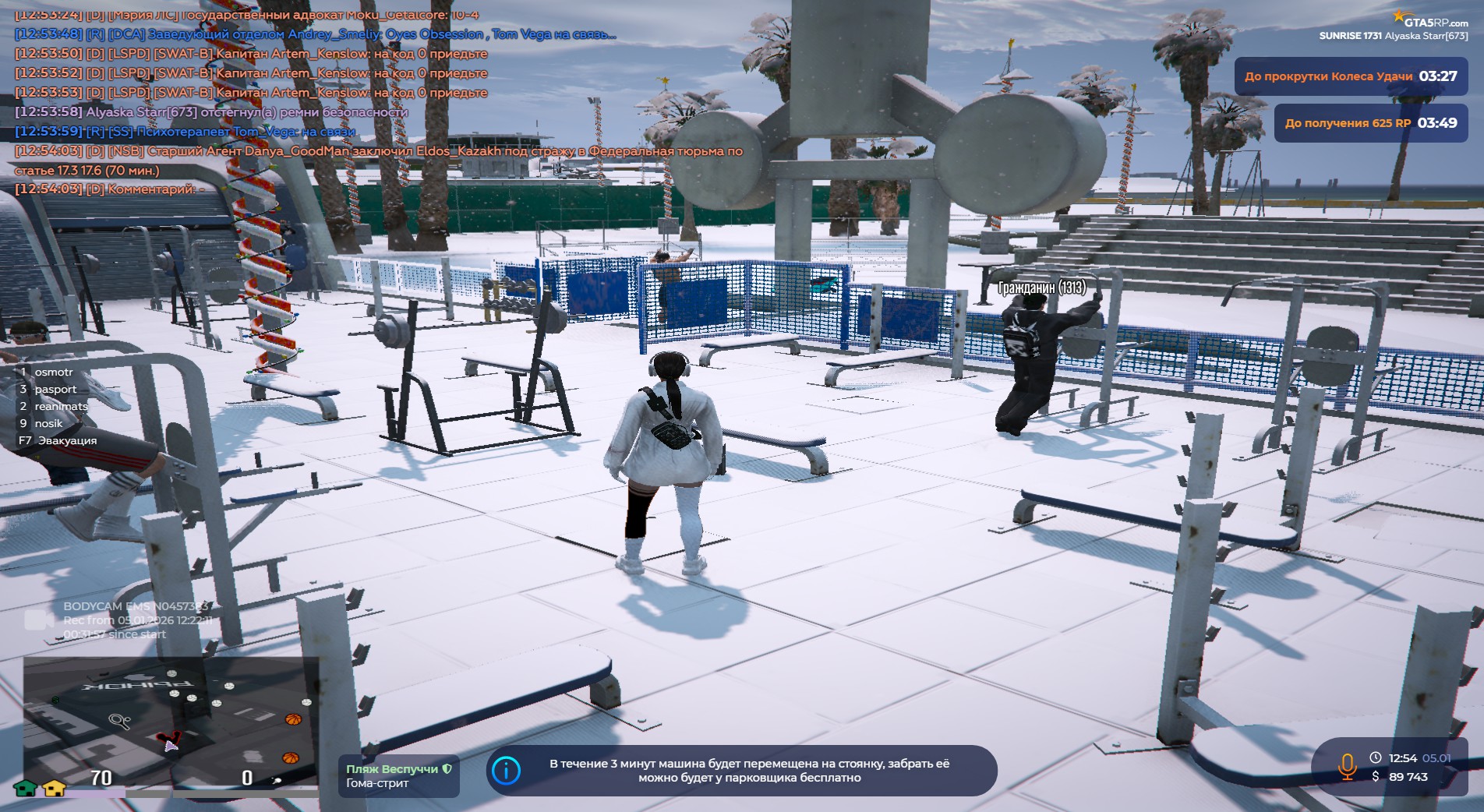The image size is (1484, 812).
Task: Click the GTA5RP.com logo
Action: click(1430, 20)
